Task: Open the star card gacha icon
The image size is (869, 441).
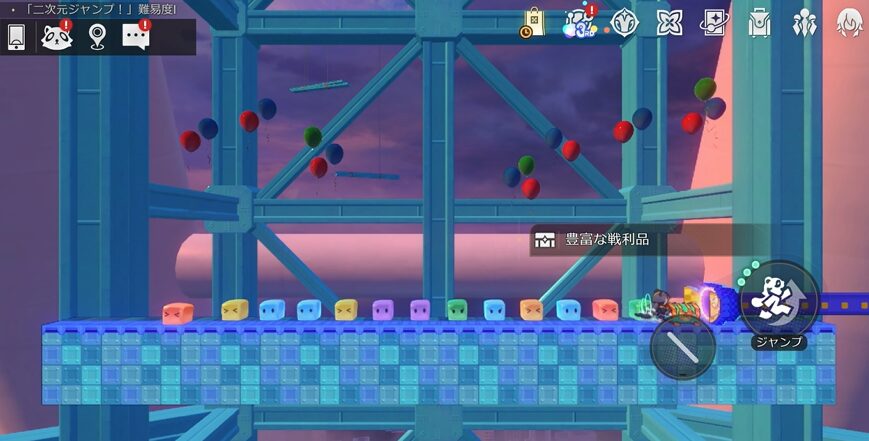Action: (x=714, y=22)
